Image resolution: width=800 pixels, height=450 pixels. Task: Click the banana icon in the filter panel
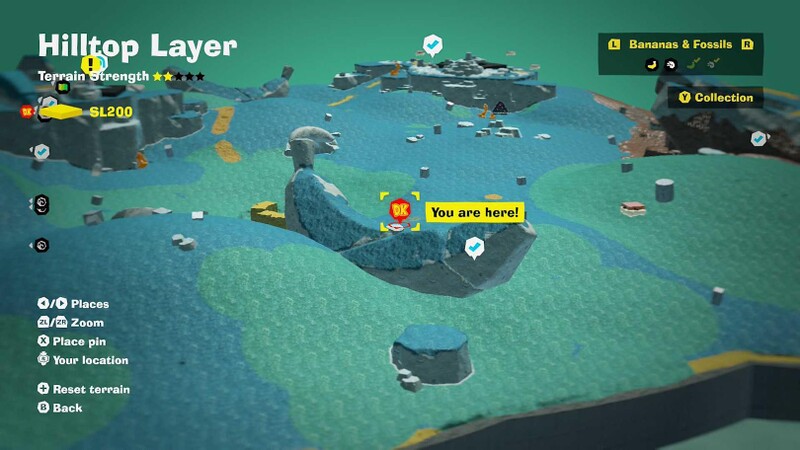651,64
